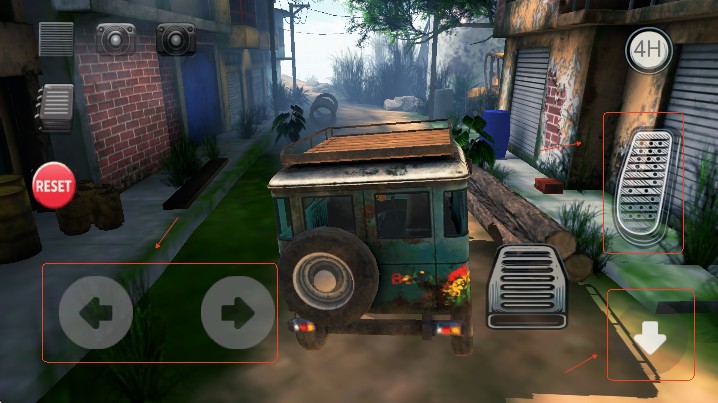718x403 pixels.
Task: Click the second camera view icon
Action: click(175, 39)
